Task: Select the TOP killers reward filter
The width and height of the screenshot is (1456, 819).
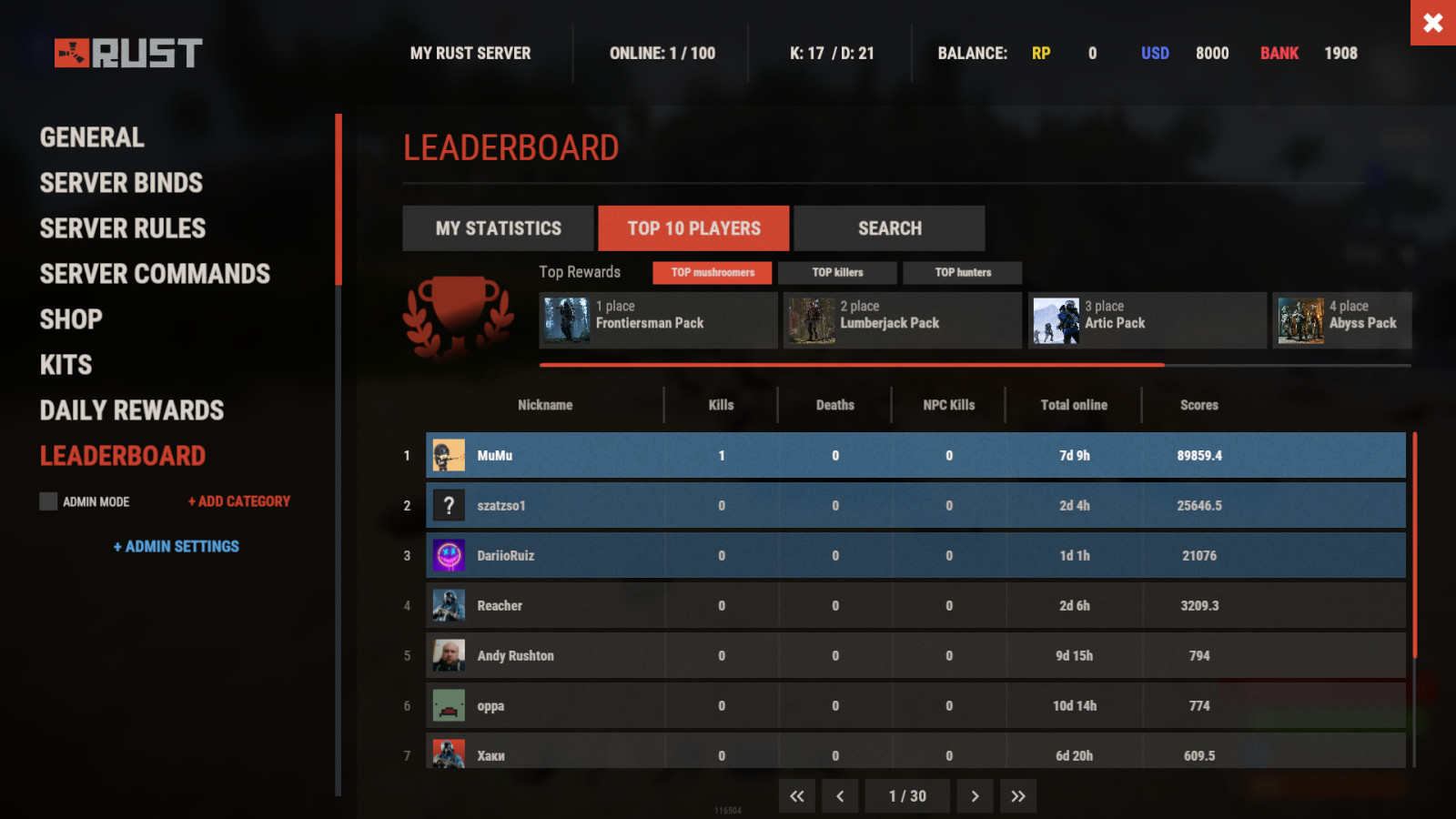Action: tap(837, 272)
